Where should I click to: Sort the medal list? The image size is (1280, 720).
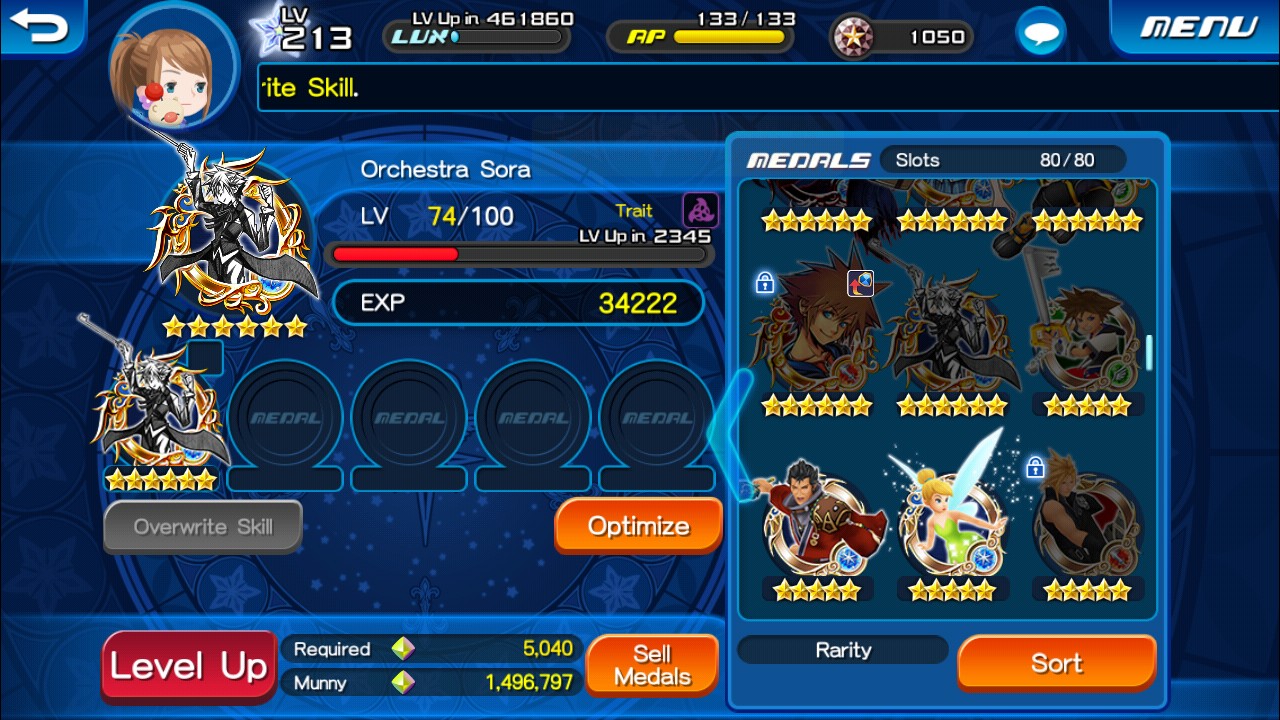pos(1056,663)
